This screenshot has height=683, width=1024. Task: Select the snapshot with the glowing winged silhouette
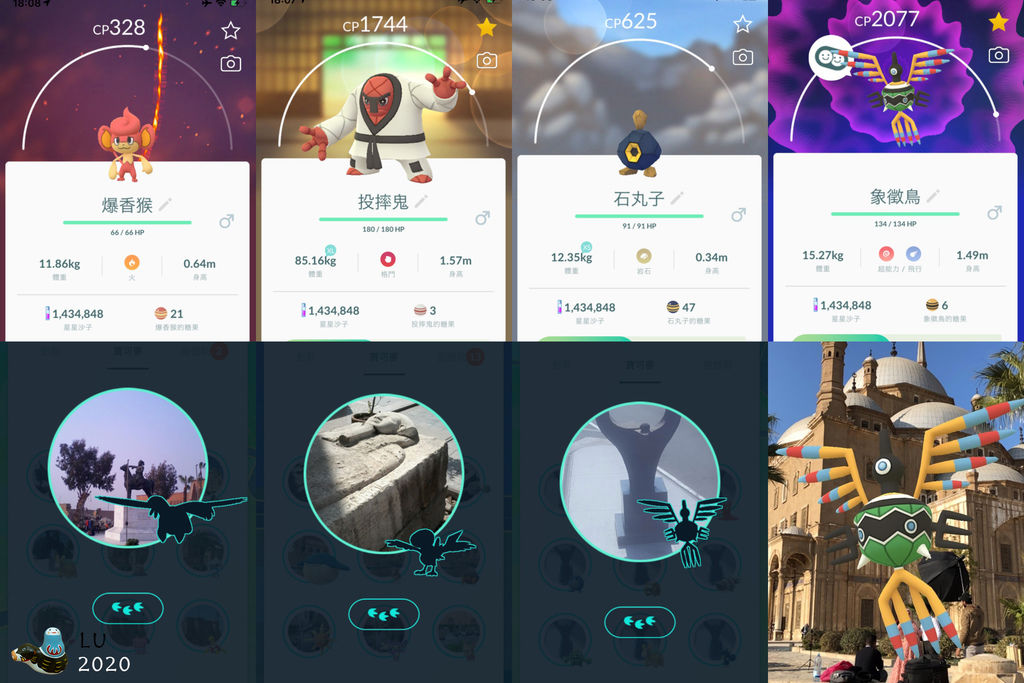click(639, 481)
